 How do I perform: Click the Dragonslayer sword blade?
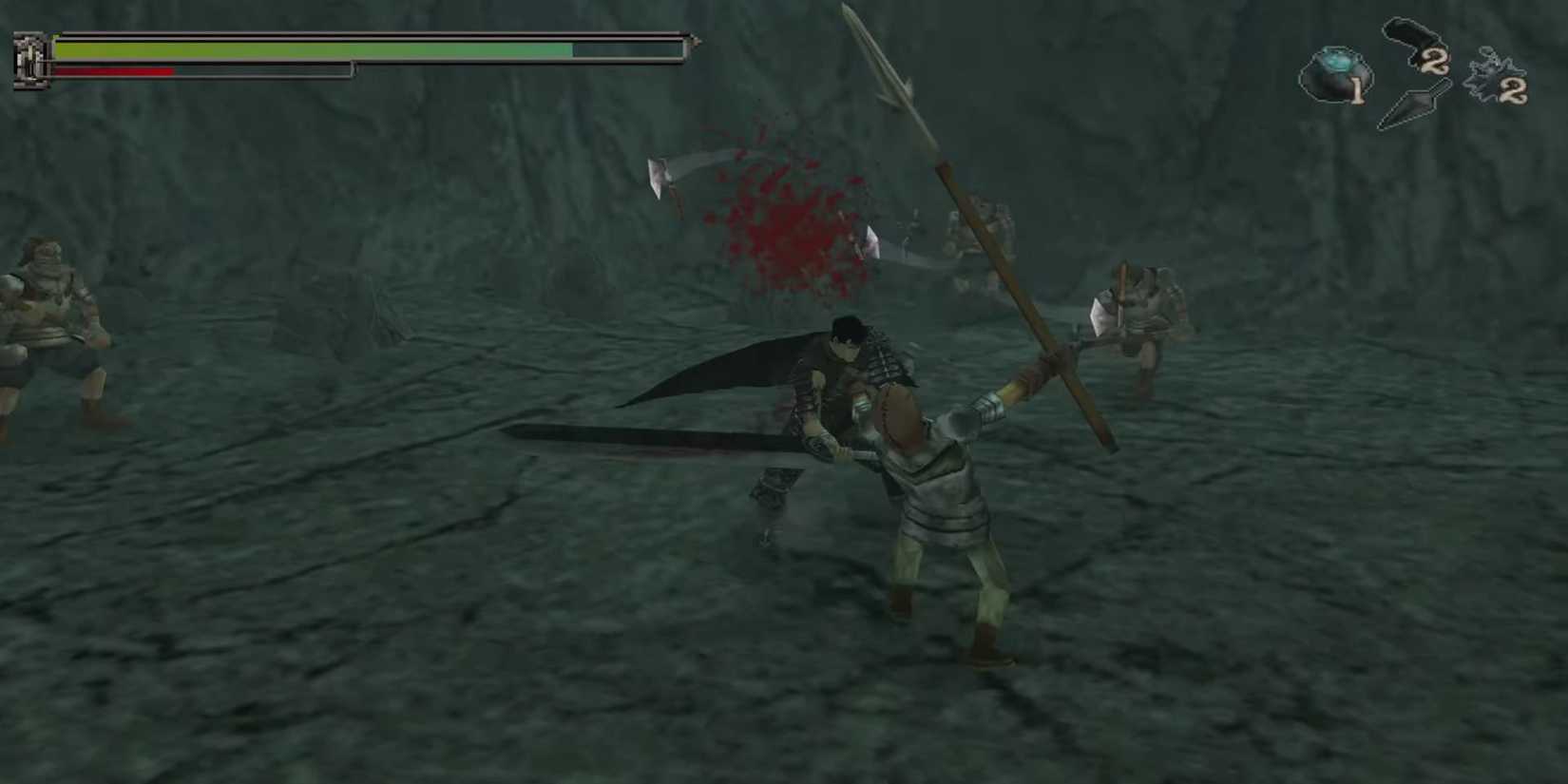point(646,439)
